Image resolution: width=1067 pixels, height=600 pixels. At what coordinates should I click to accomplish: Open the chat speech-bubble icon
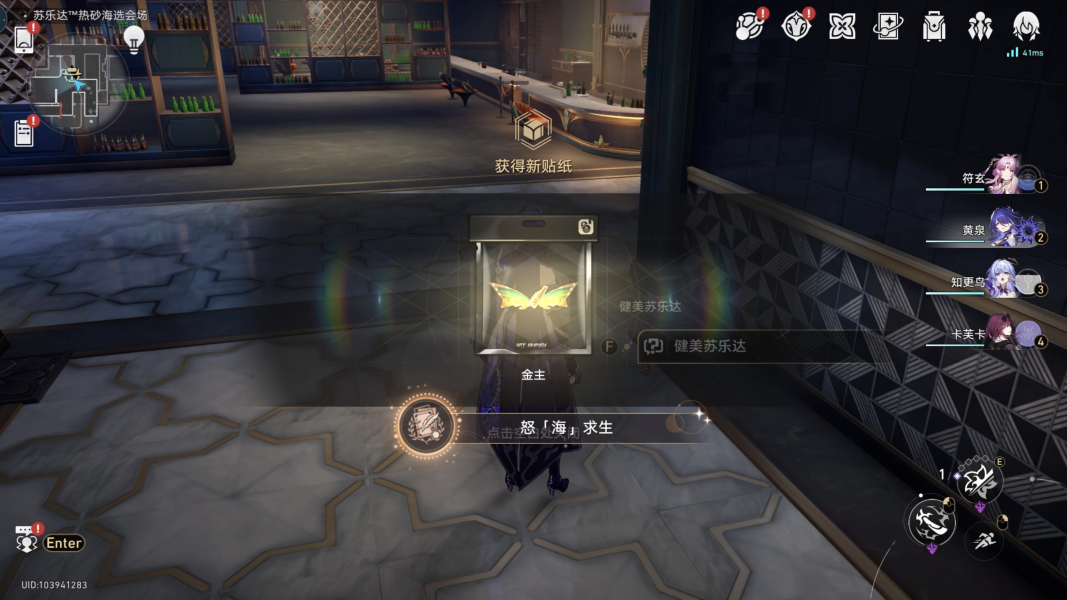click(x=26, y=541)
